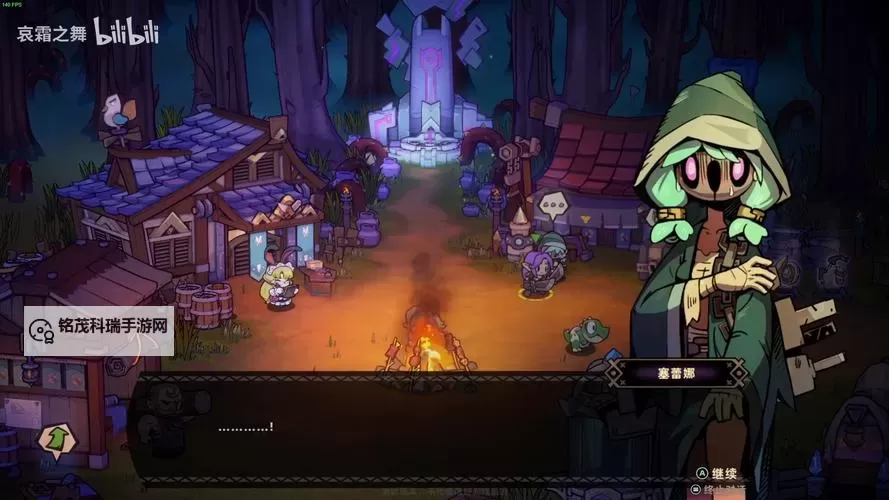Open the 铭茂科瑞手游网 watermark banner

[100, 332]
